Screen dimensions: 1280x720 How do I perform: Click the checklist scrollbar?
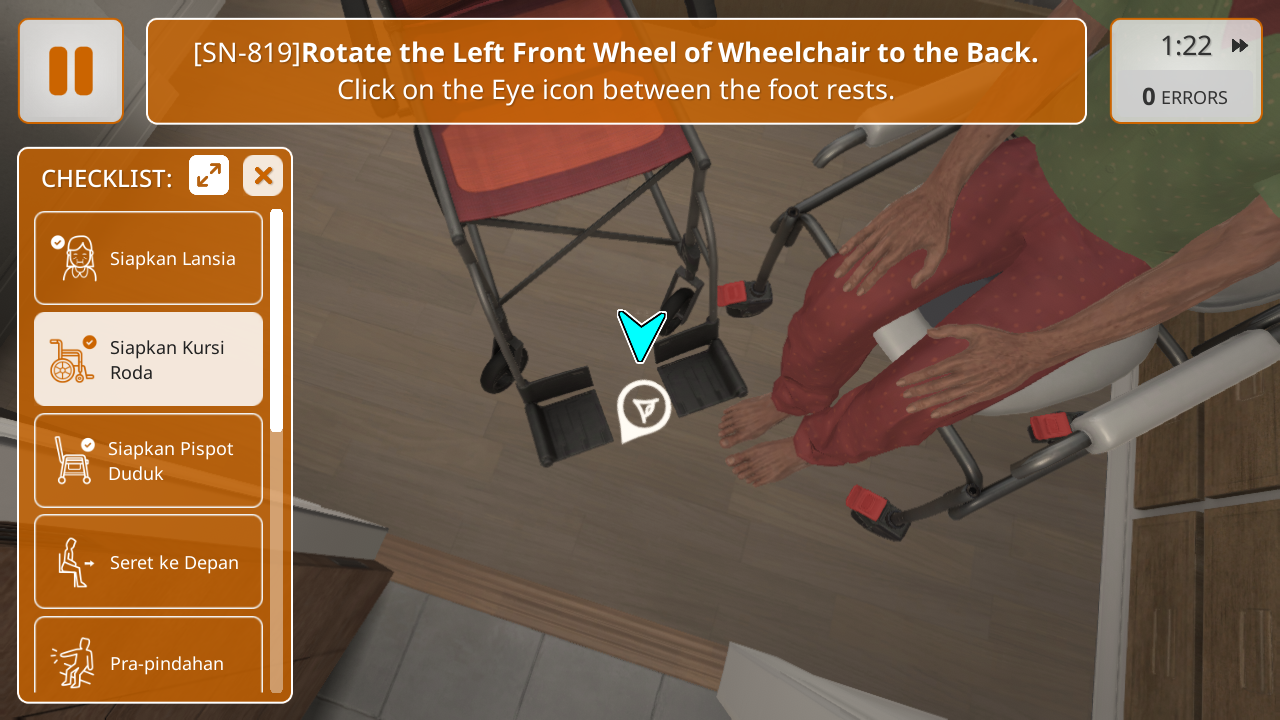coord(277,320)
